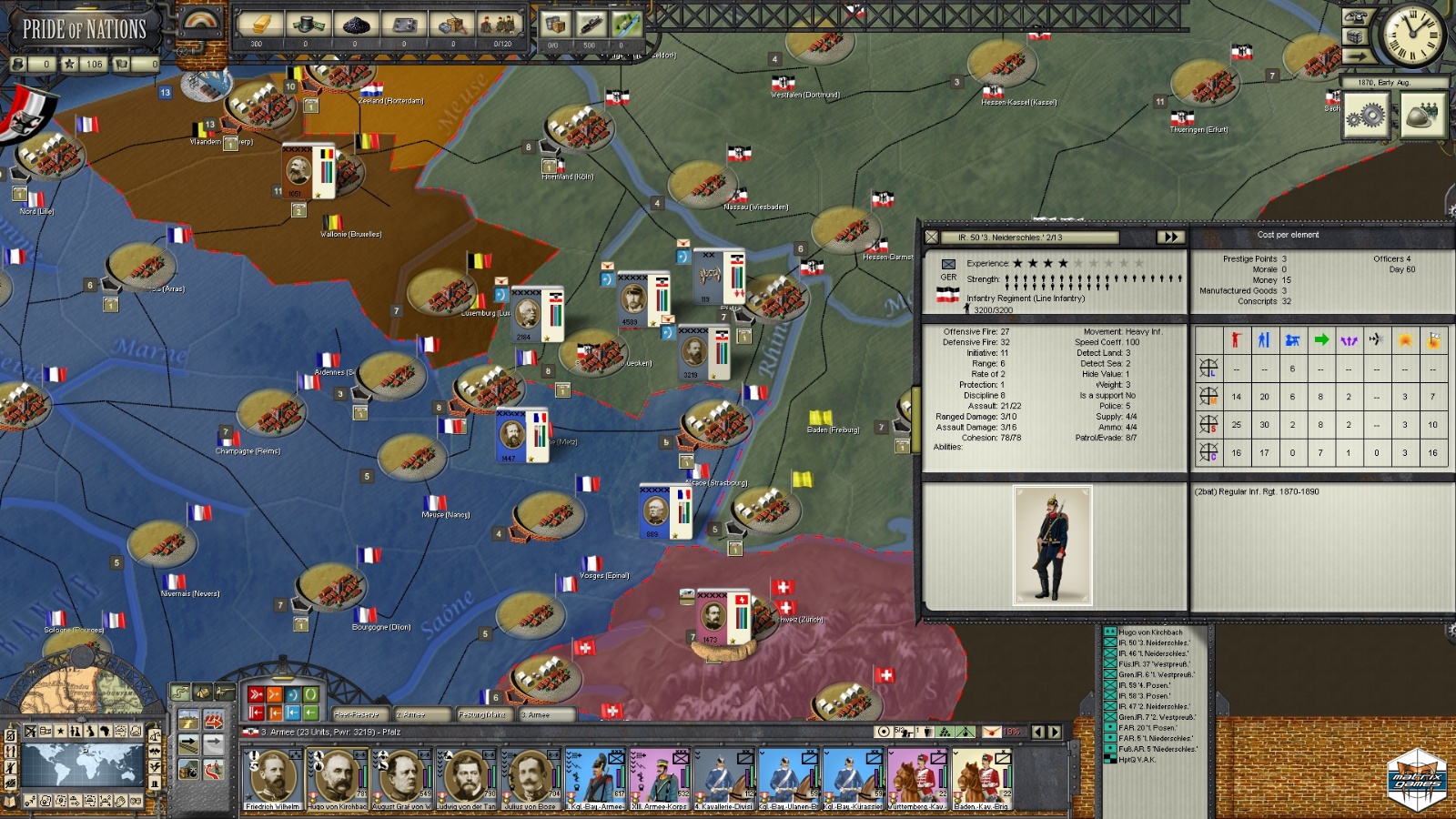1456x819 pixels.
Task: Open the gears options button
Action: click(x=1365, y=116)
